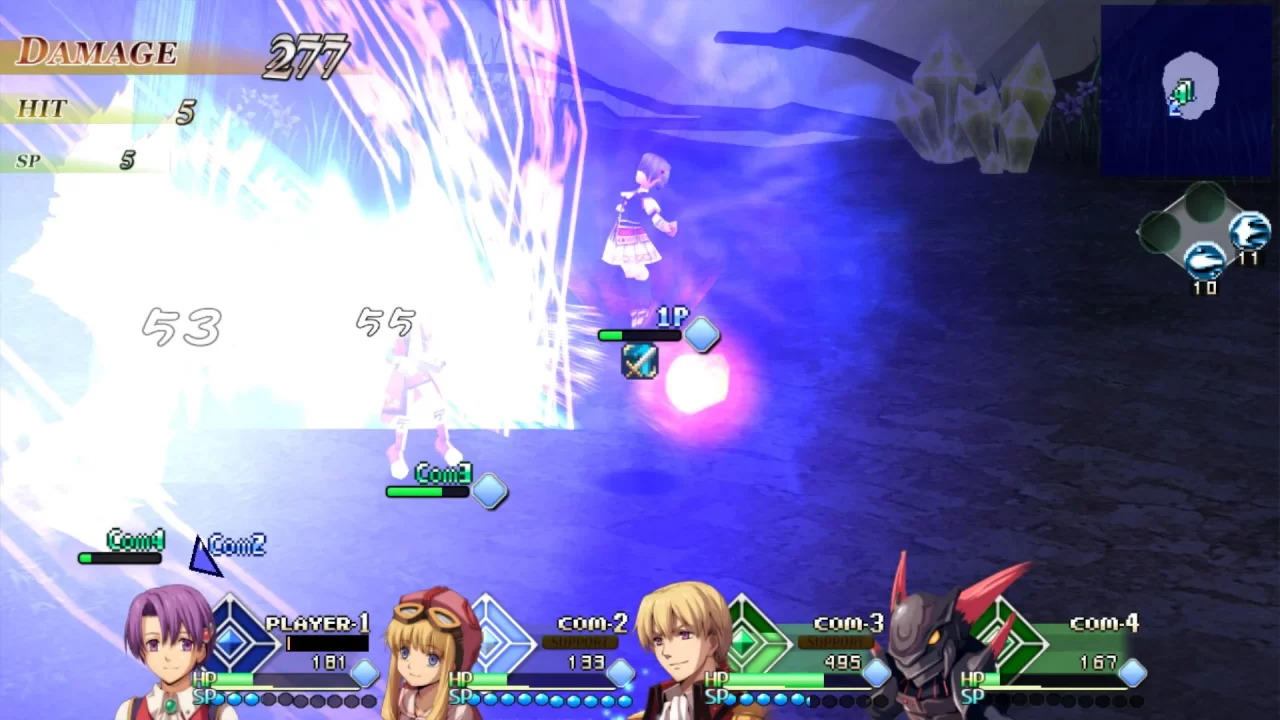Click the blue diamond capping com-2's HP bar
This screenshot has width=1280, height=720.
tap(619, 674)
